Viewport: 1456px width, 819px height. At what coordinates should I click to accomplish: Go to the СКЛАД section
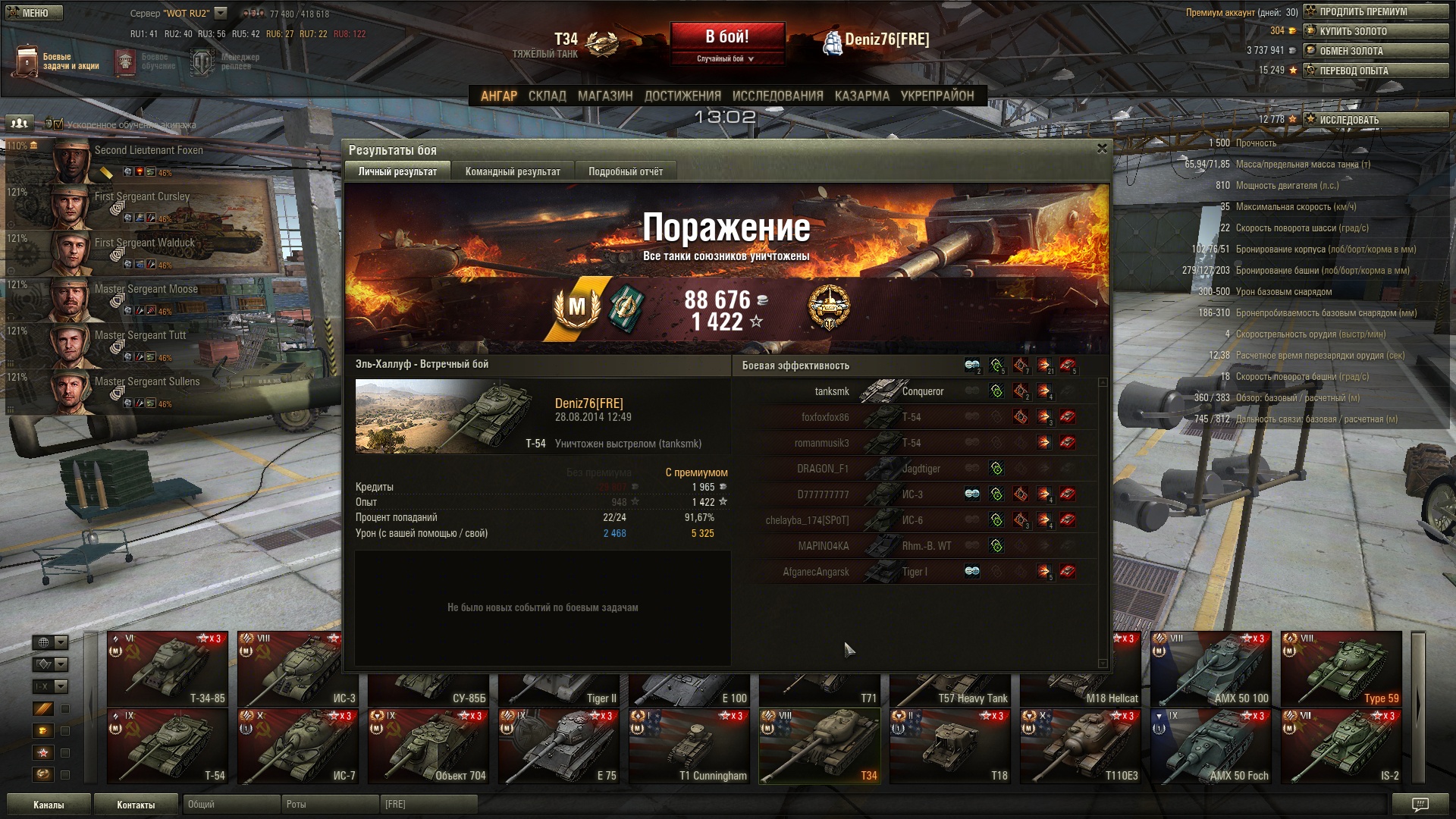547,96
